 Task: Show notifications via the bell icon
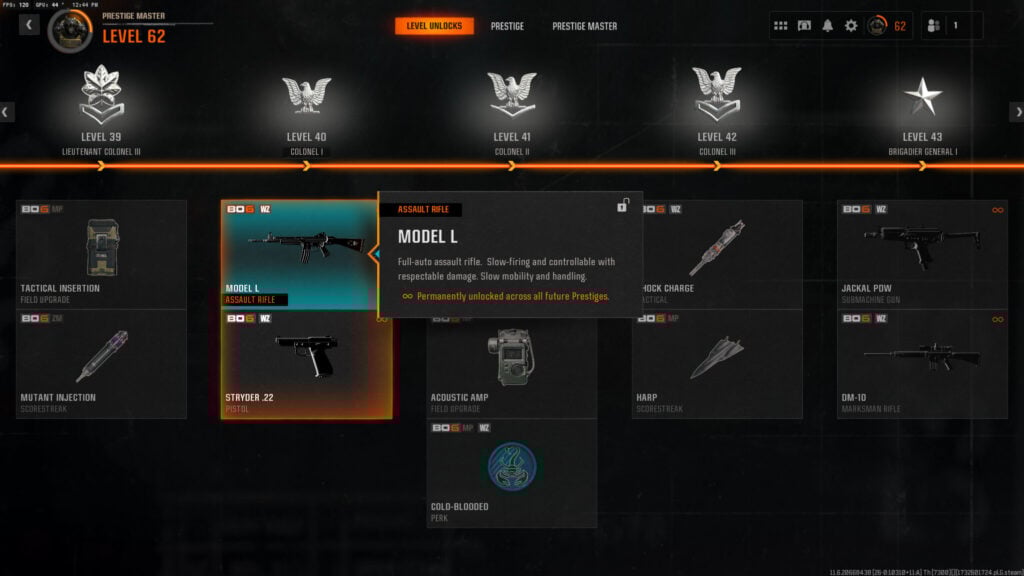click(827, 26)
